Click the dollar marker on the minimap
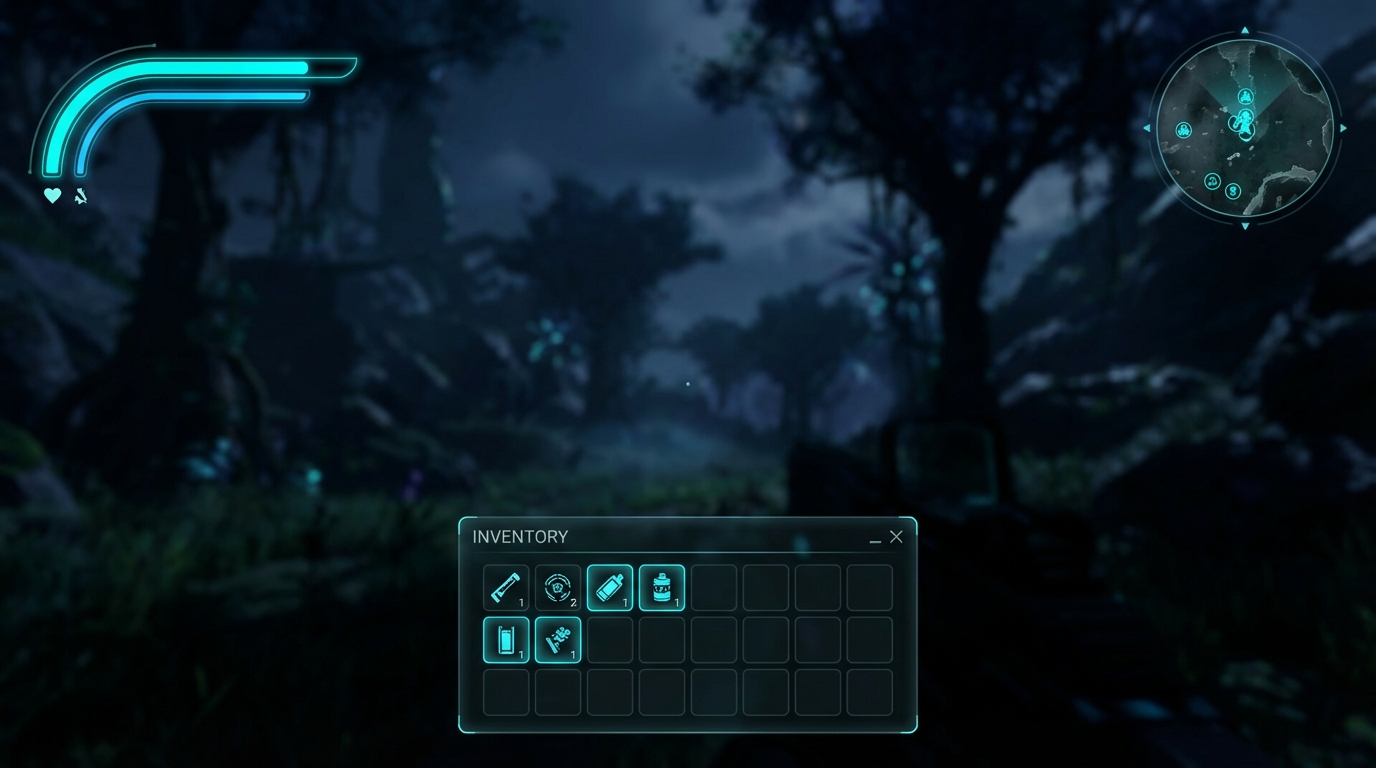 (x=1231, y=192)
